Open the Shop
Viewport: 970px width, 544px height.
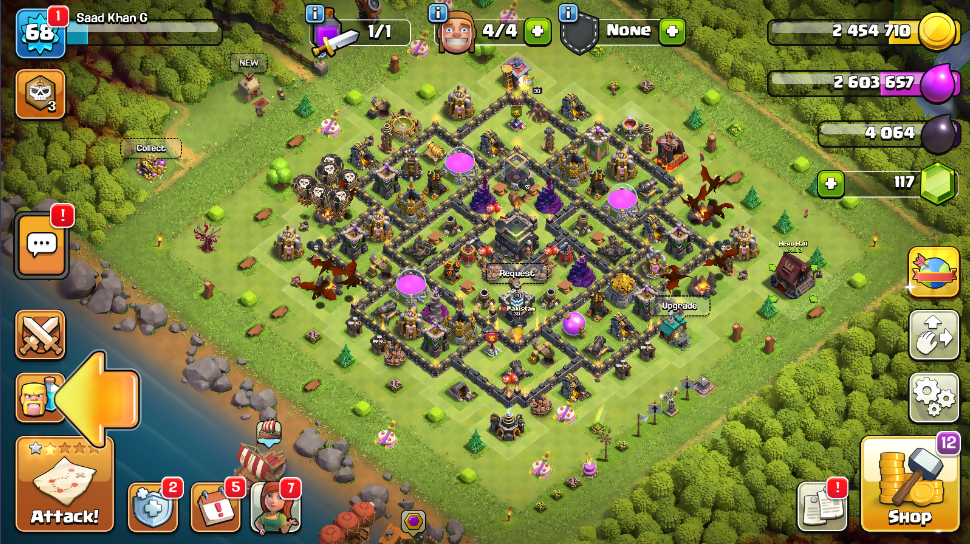909,485
